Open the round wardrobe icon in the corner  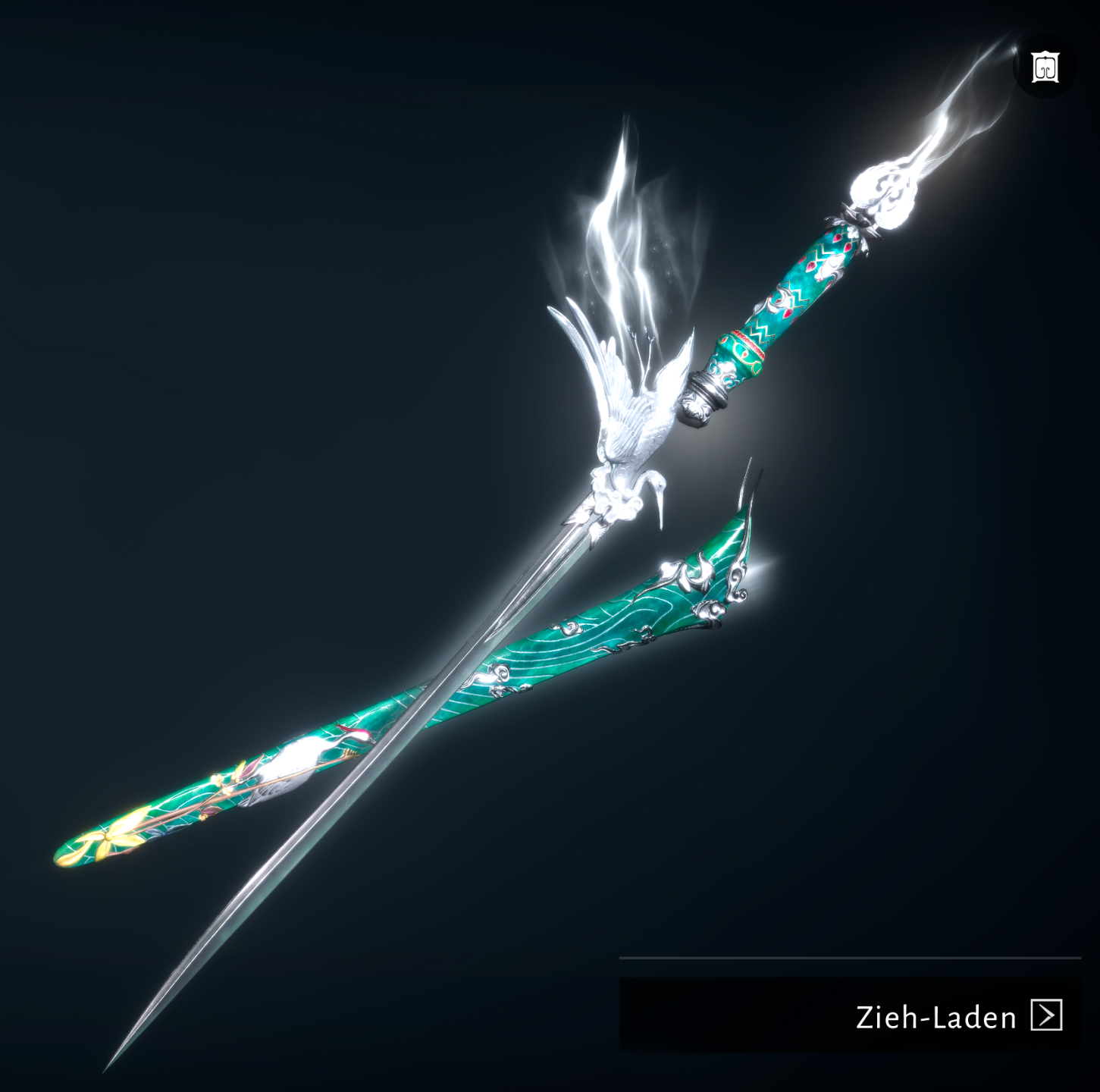(1044, 68)
